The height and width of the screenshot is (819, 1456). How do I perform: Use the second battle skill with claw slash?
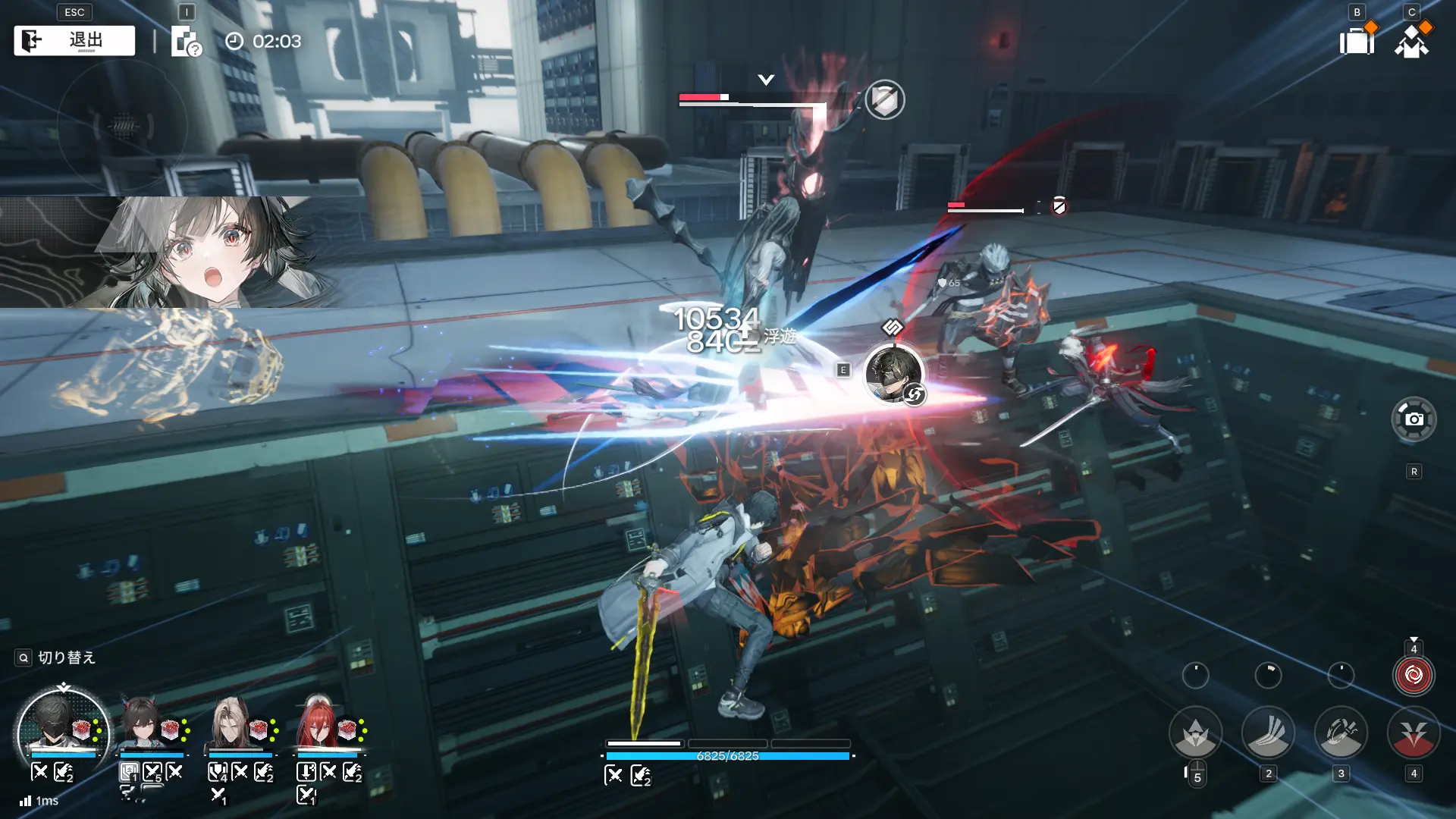click(1268, 733)
